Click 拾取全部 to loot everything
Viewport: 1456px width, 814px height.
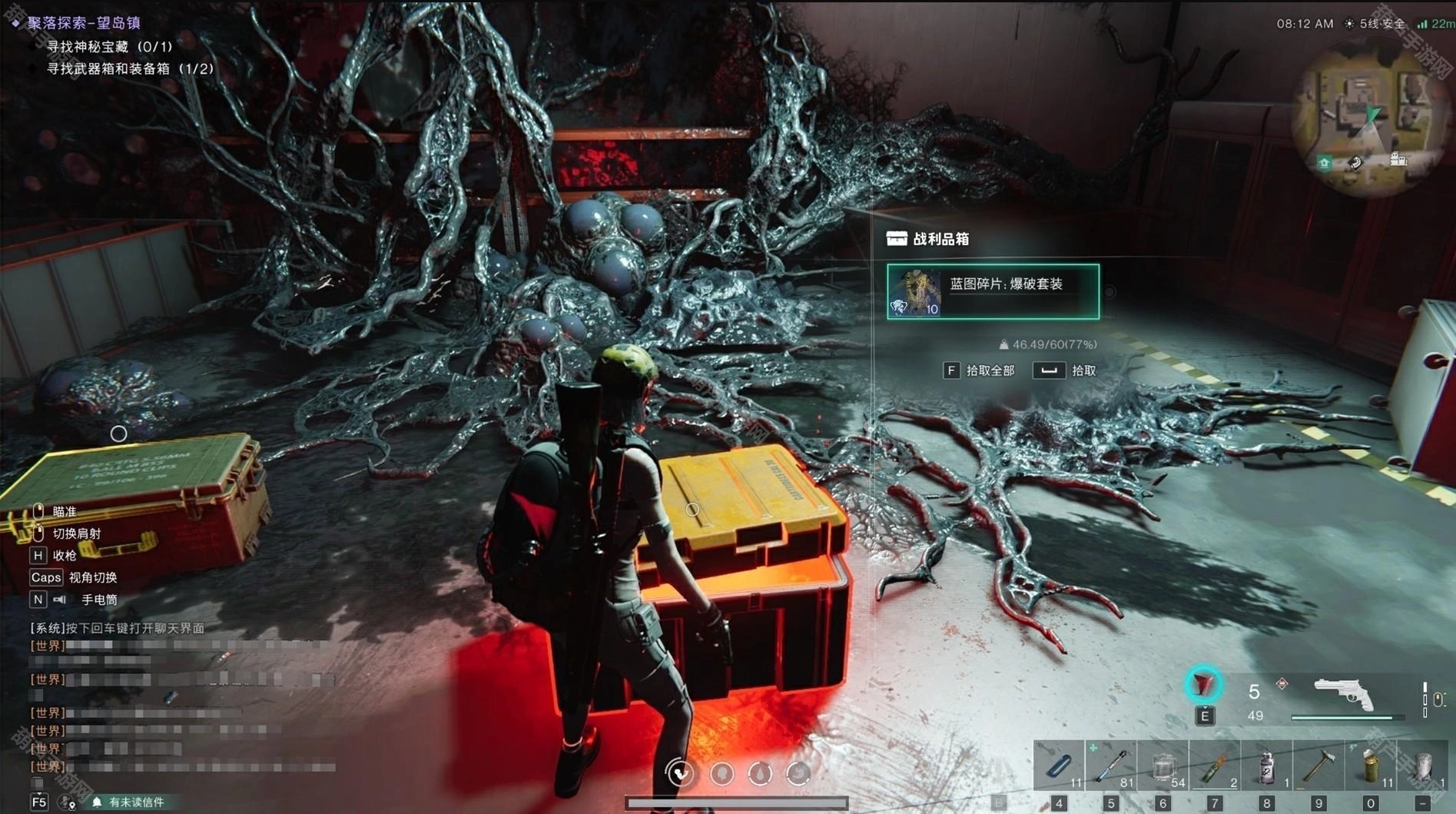pos(980,370)
